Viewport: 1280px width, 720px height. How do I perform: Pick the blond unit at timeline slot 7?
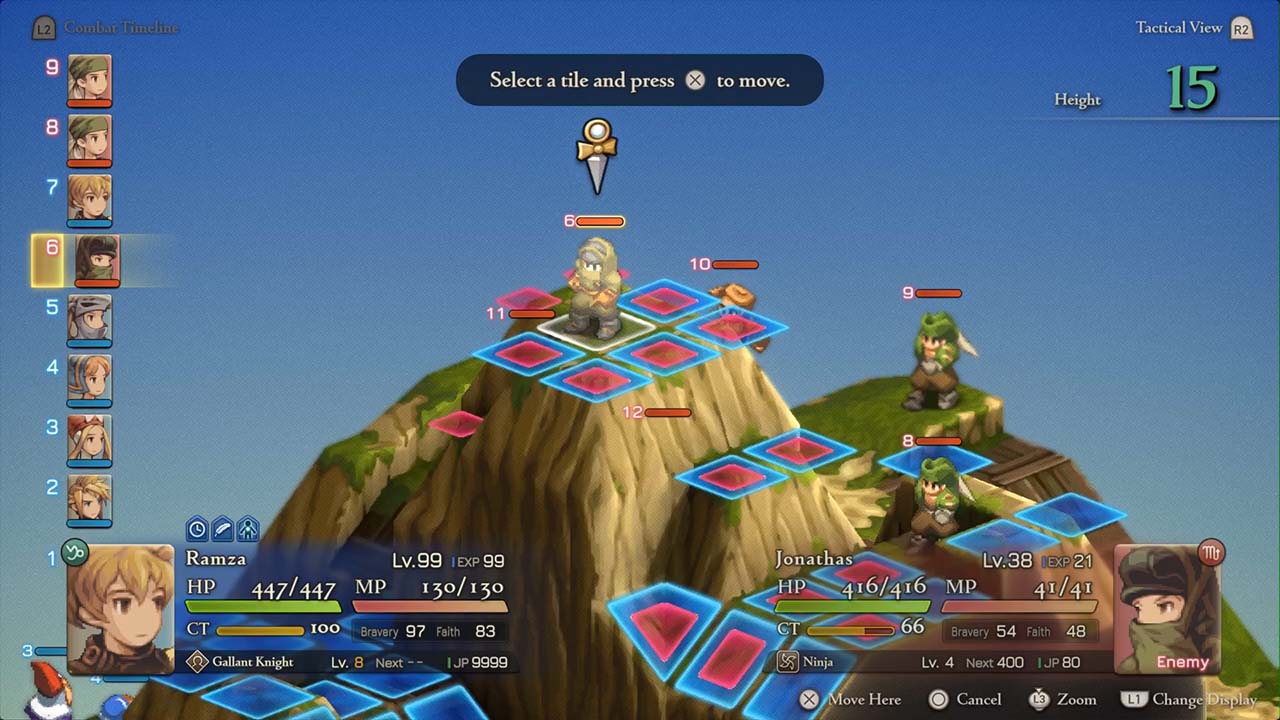pyautogui.click(x=90, y=199)
